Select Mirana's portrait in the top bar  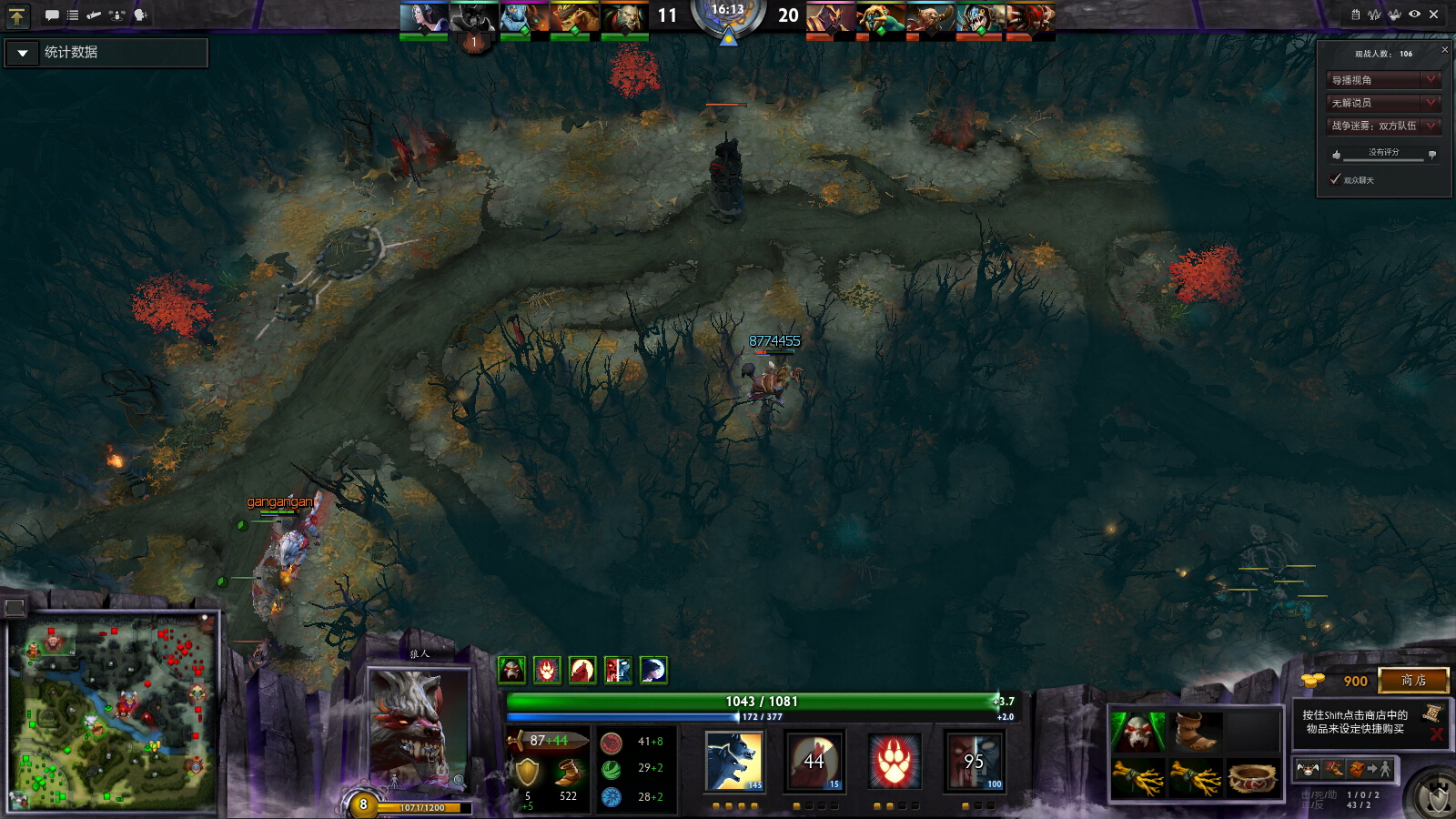(x=424, y=17)
